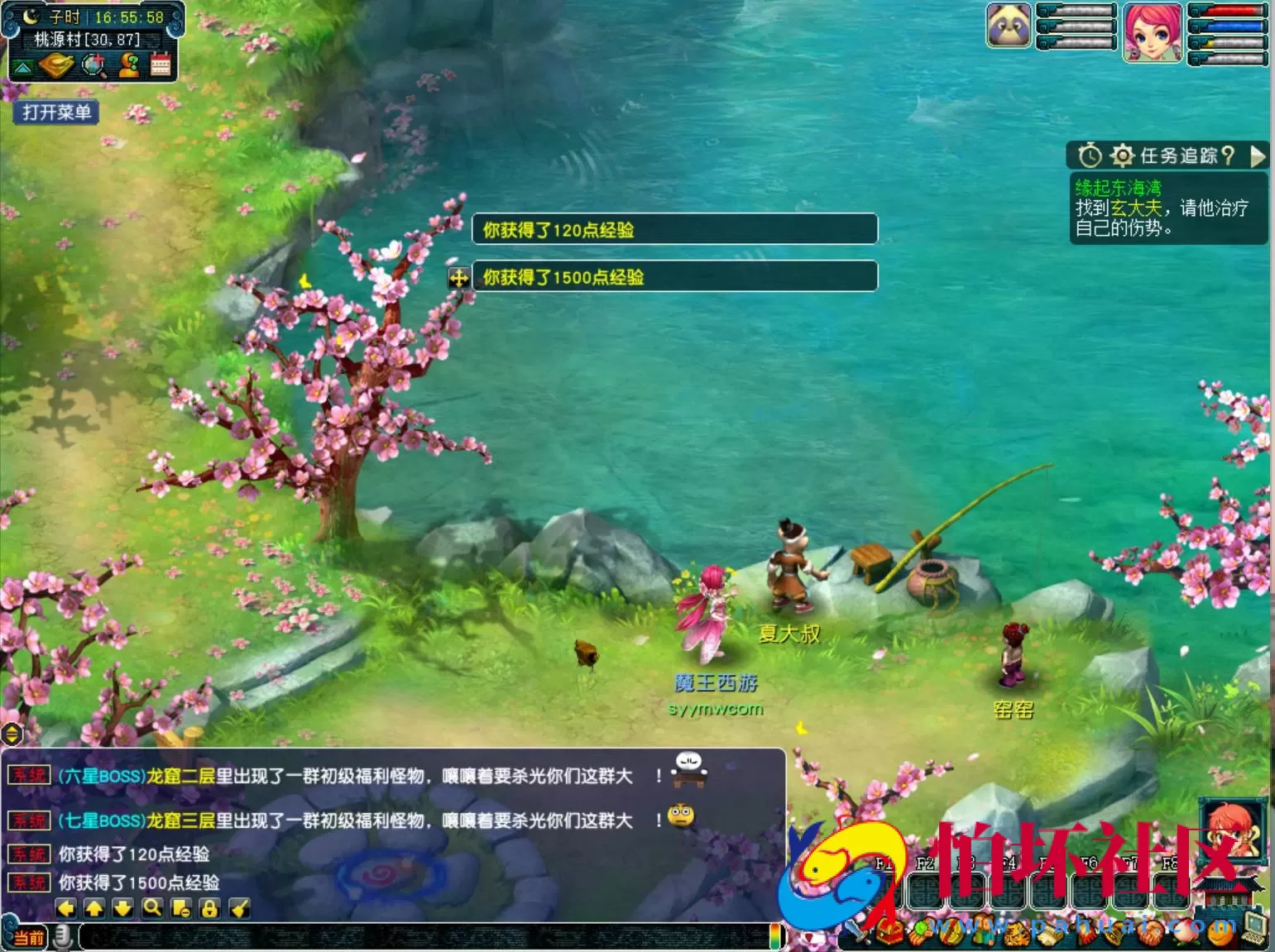Open the game menu via 打开菜单
This screenshot has width=1275, height=952.
coord(55,112)
